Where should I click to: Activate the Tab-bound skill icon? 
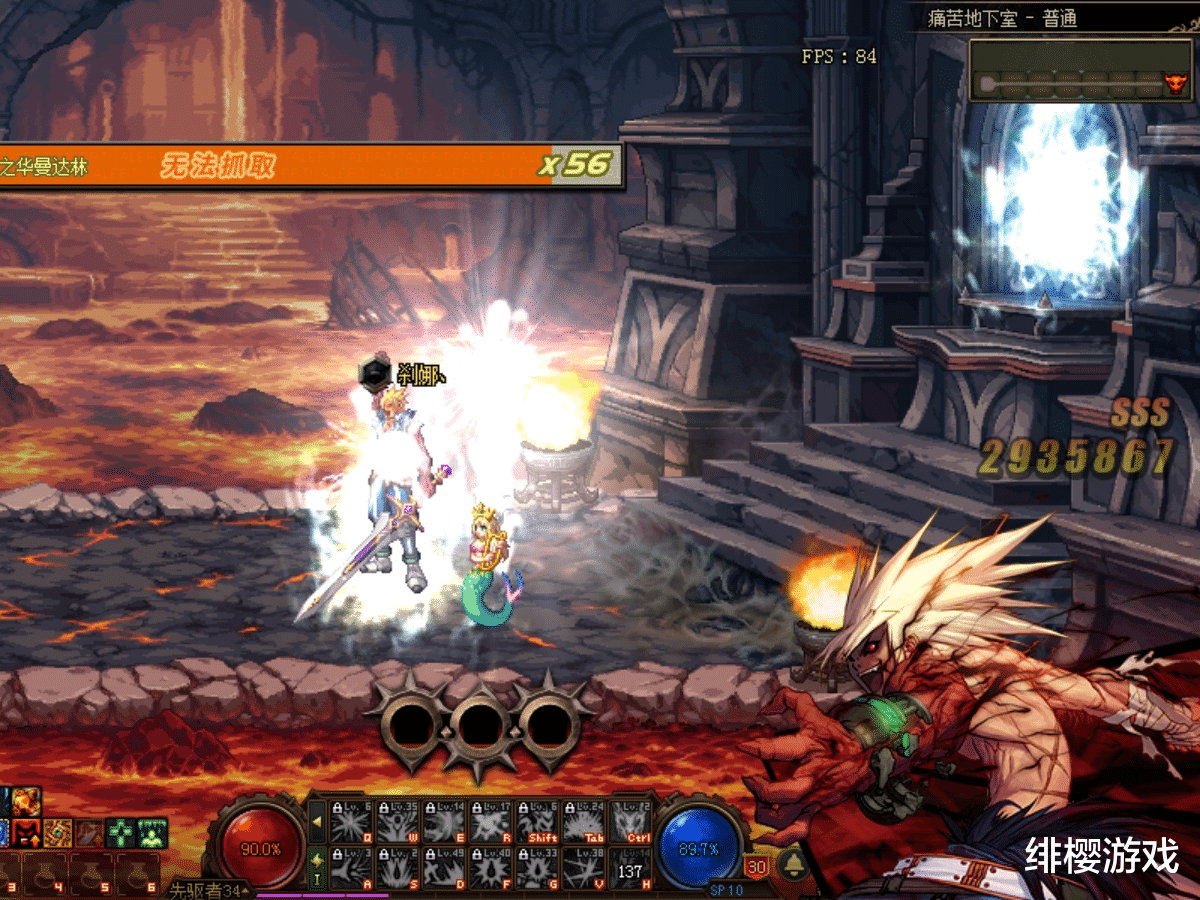pyautogui.click(x=585, y=822)
